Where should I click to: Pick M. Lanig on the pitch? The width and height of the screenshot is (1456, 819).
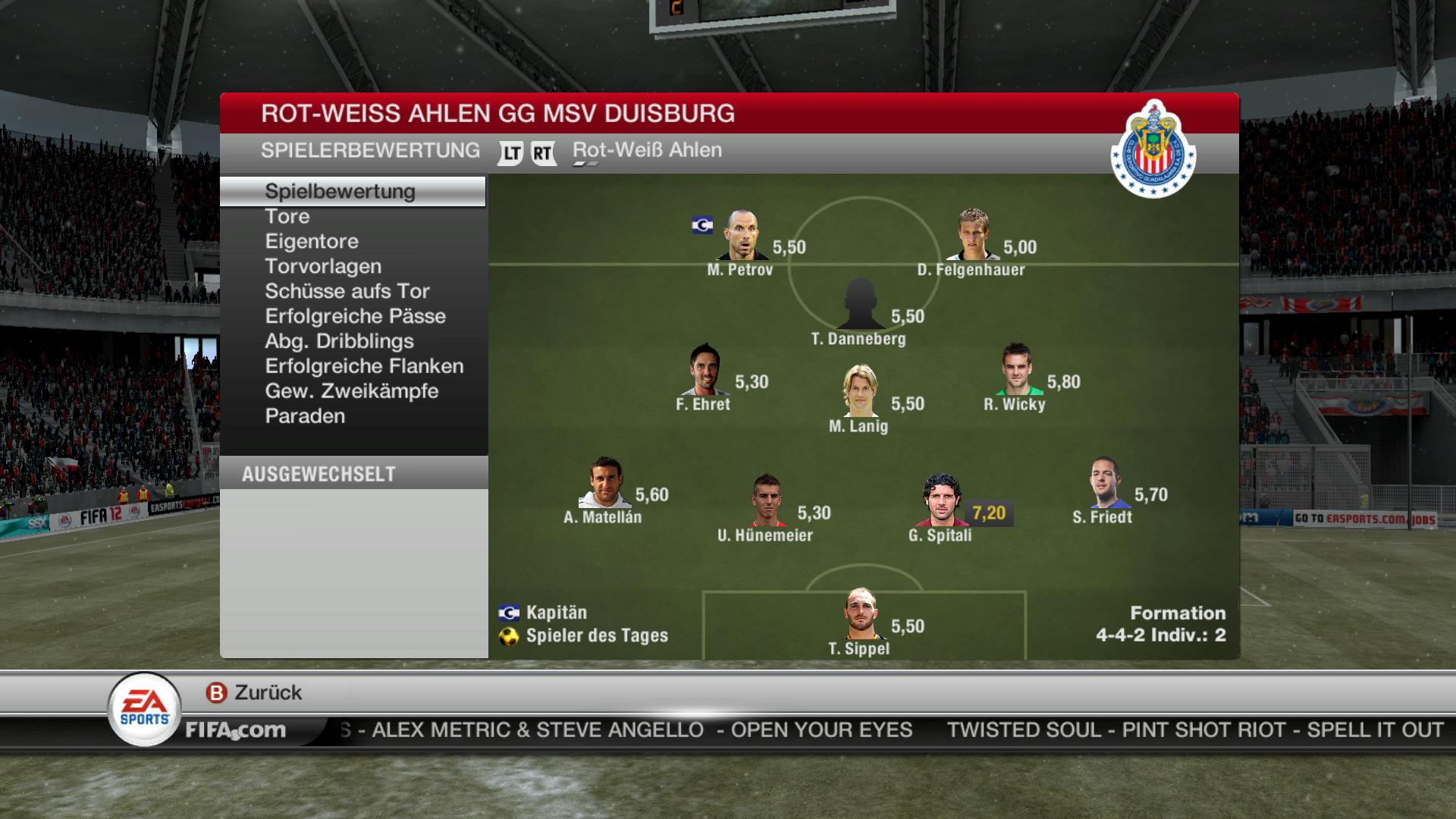coord(860,391)
